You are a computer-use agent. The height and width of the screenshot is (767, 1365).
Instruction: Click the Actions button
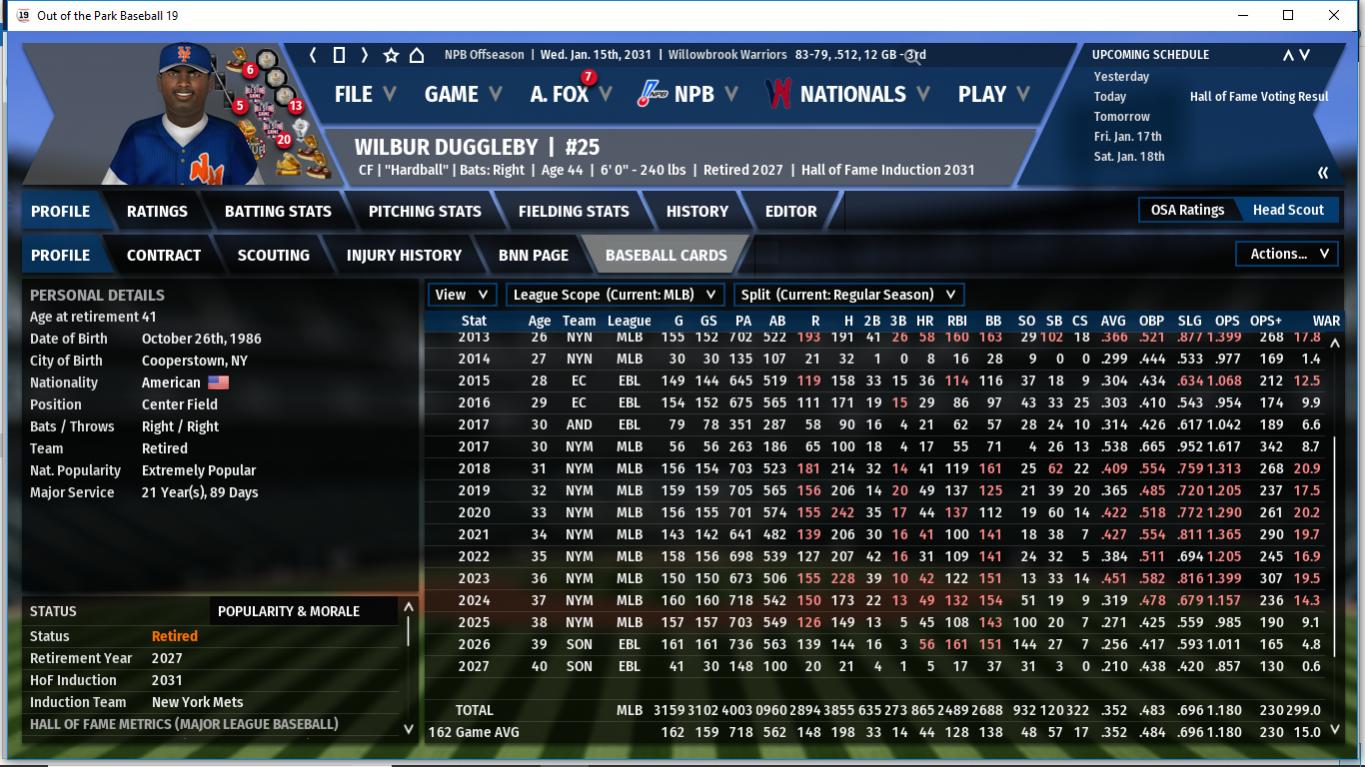click(x=1286, y=253)
